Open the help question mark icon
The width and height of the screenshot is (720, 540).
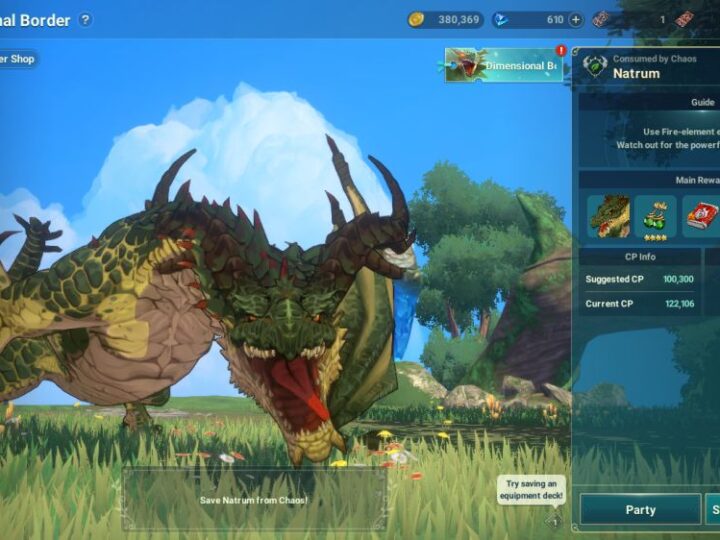pyautogui.click(x=85, y=19)
